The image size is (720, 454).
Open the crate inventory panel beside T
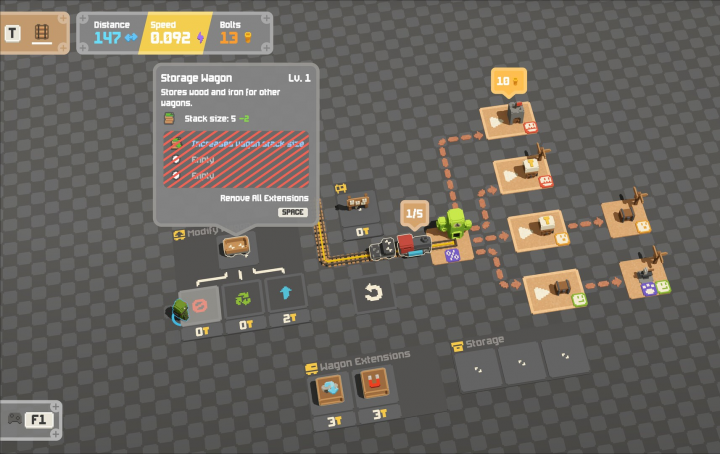[x=42, y=33]
